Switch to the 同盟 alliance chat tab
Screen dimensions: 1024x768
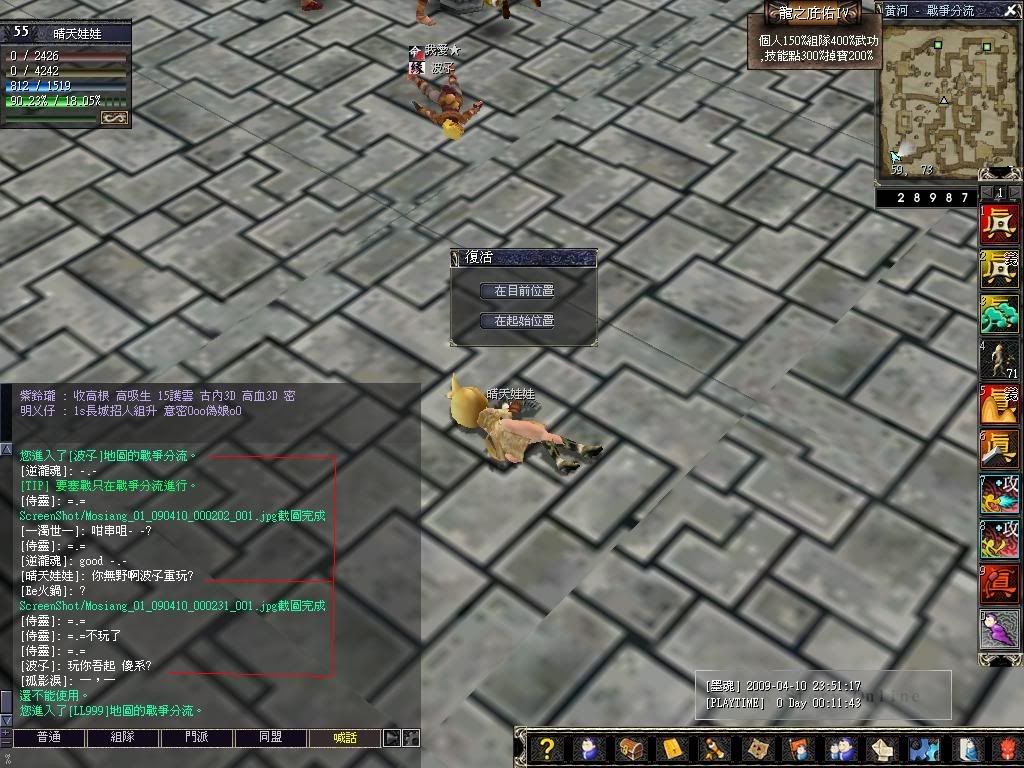(271, 738)
